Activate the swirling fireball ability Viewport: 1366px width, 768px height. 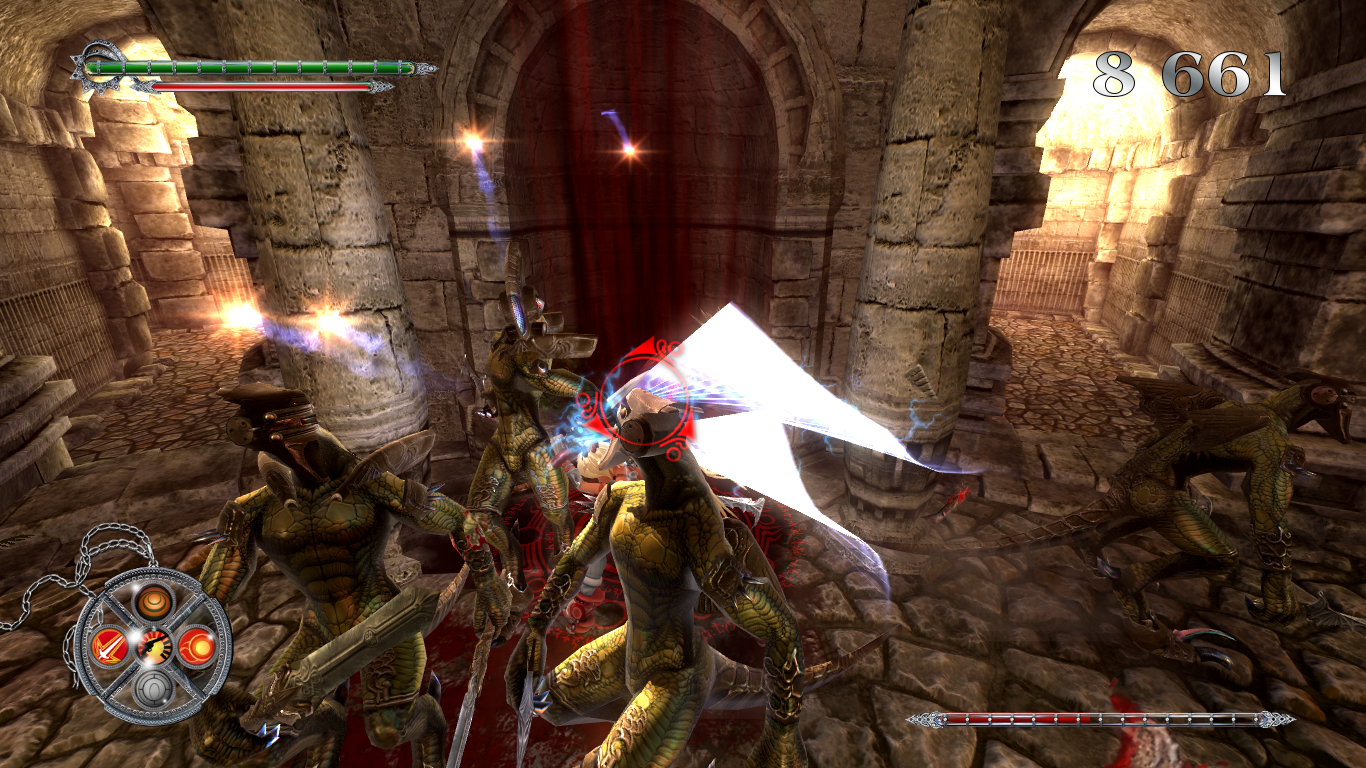pos(197,646)
